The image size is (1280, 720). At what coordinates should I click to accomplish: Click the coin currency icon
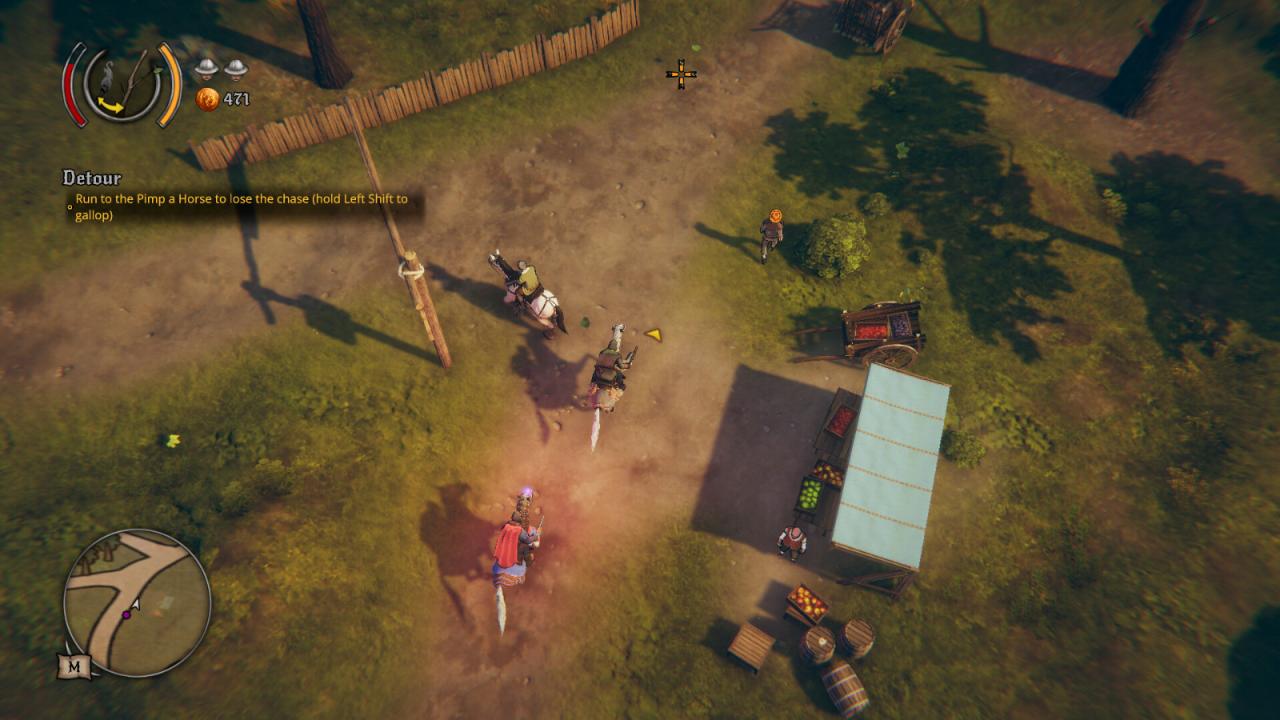pos(210,100)
